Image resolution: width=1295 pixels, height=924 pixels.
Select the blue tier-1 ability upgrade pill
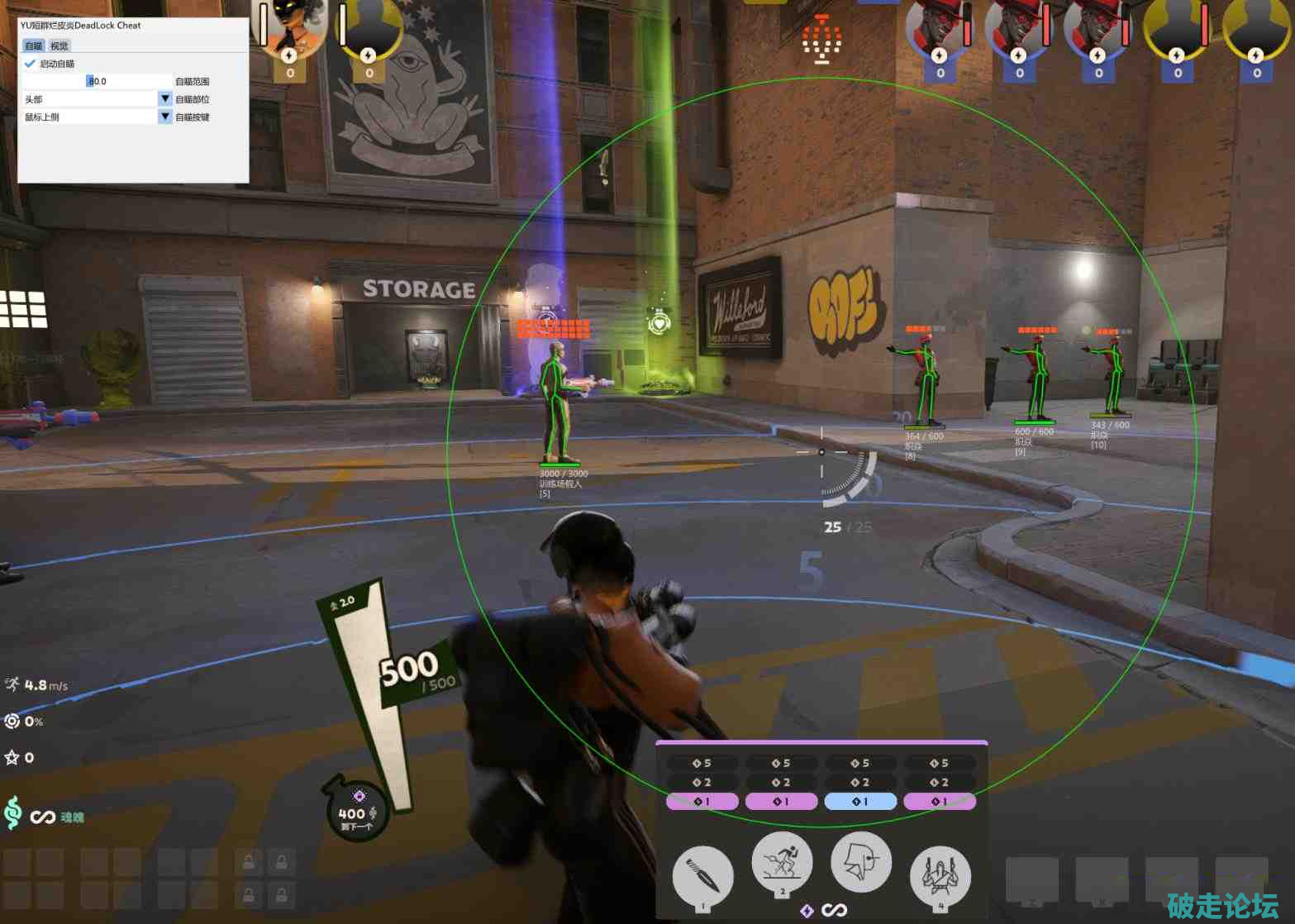point(860,801)
